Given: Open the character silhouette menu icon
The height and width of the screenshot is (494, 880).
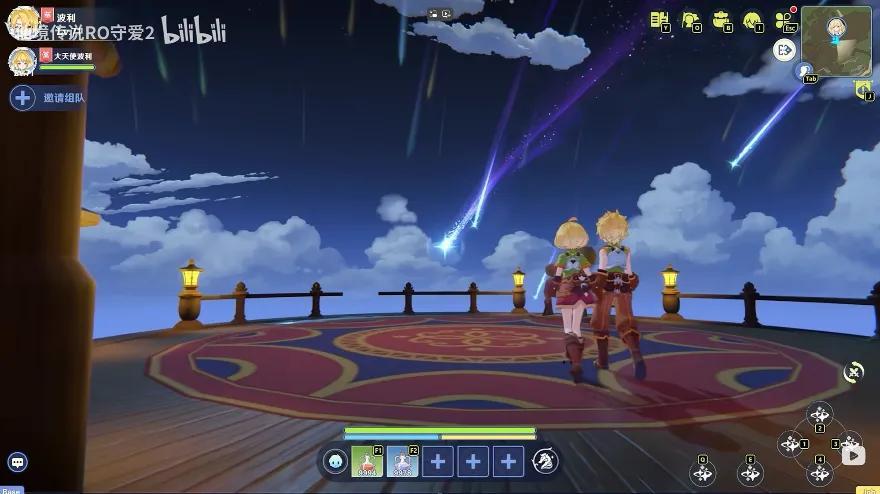Looking at the screenshot, I should (691, 20).
